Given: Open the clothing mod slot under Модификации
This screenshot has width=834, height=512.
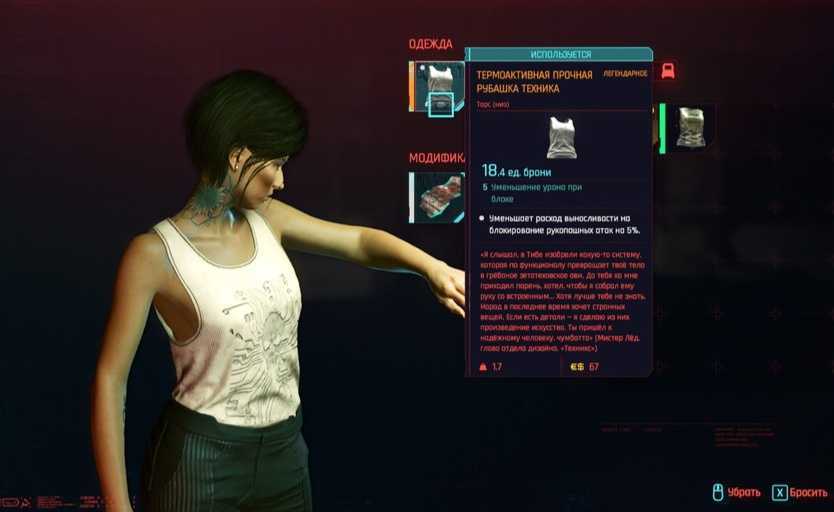Looking at the screenshot, I should click(x=437, y=197).
